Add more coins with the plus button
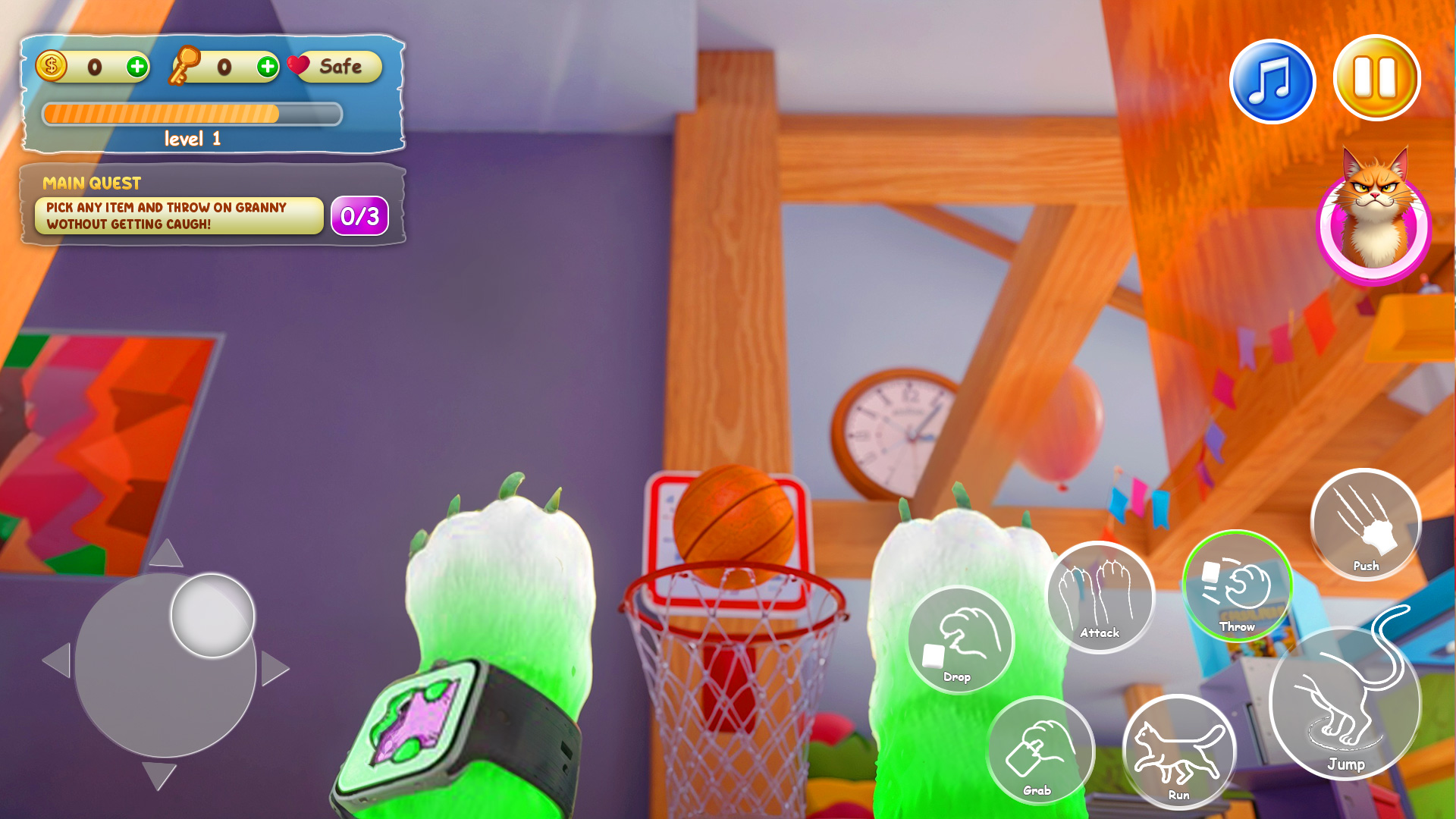The image size is (1456, 819). [137, 67]
